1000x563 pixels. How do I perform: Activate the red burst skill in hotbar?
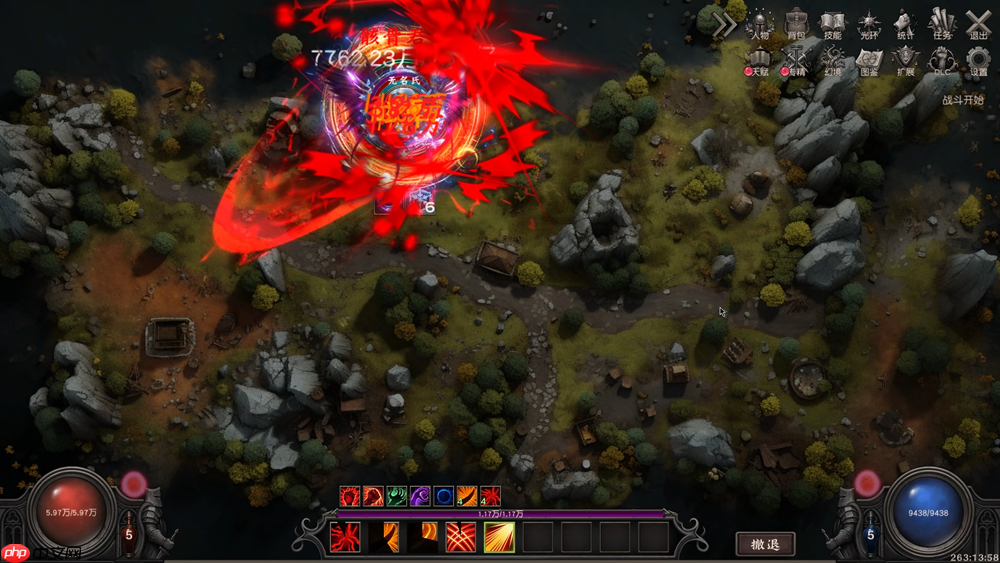(345, 537)
